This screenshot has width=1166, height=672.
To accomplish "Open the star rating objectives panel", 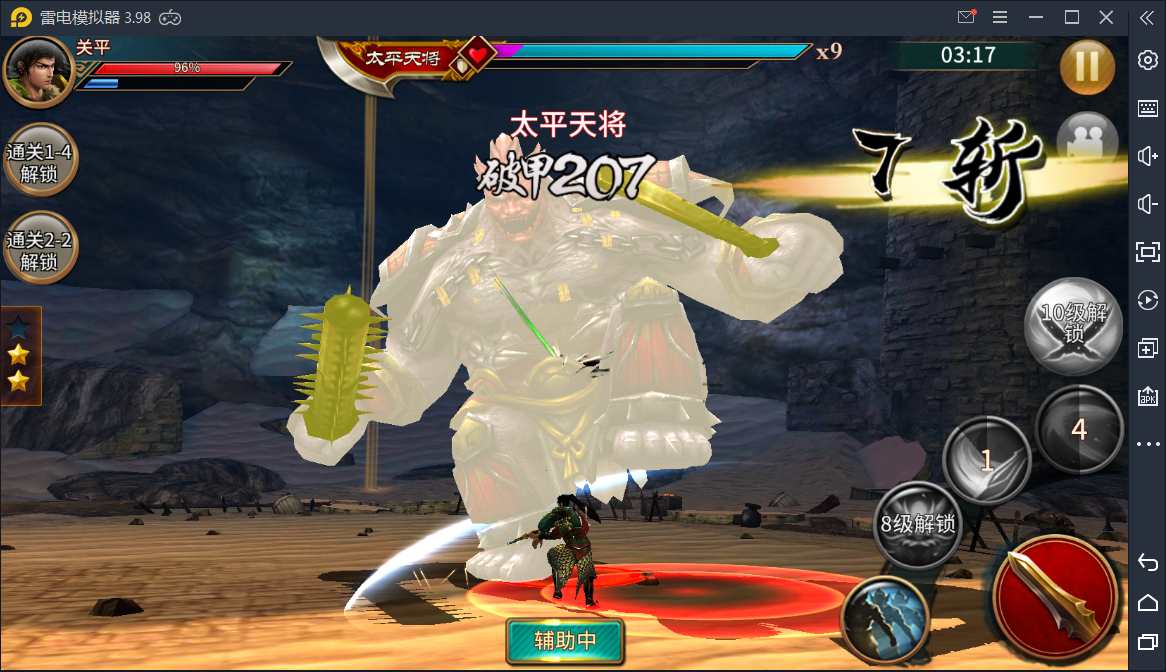I will (20, 355).
